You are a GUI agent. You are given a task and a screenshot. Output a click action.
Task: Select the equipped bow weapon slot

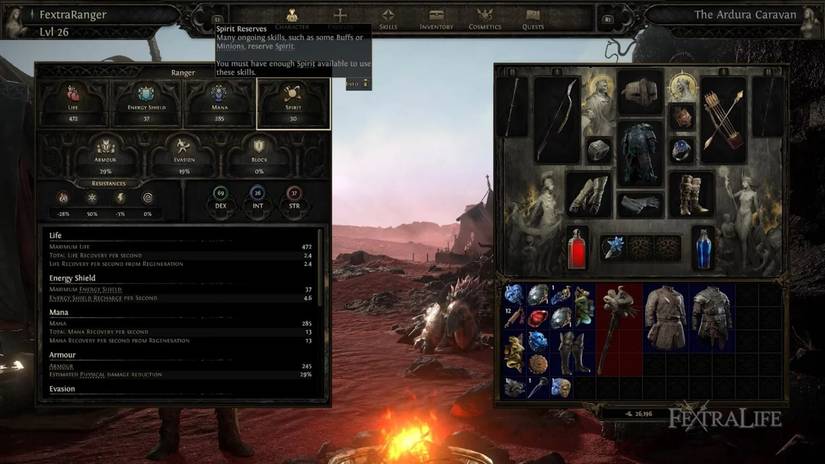pyautogui.click(x=556, y=120)
